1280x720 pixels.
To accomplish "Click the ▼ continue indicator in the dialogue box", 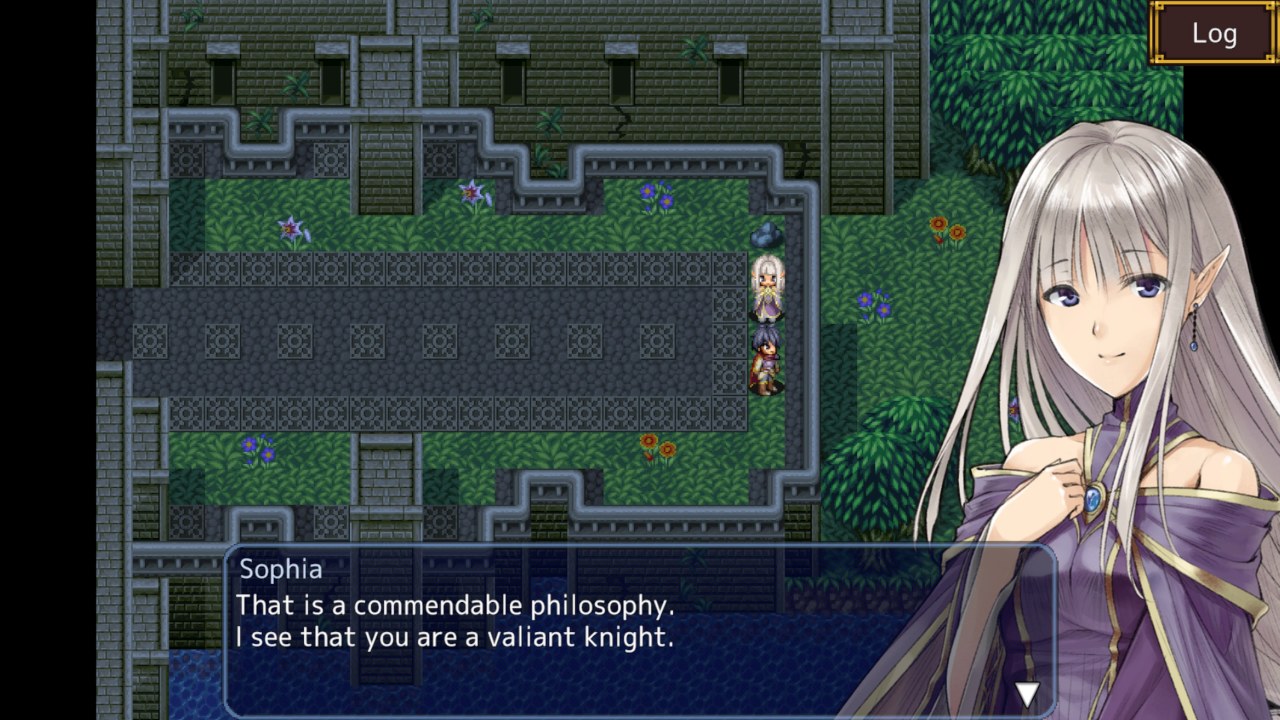I will tap(1025, 692).
